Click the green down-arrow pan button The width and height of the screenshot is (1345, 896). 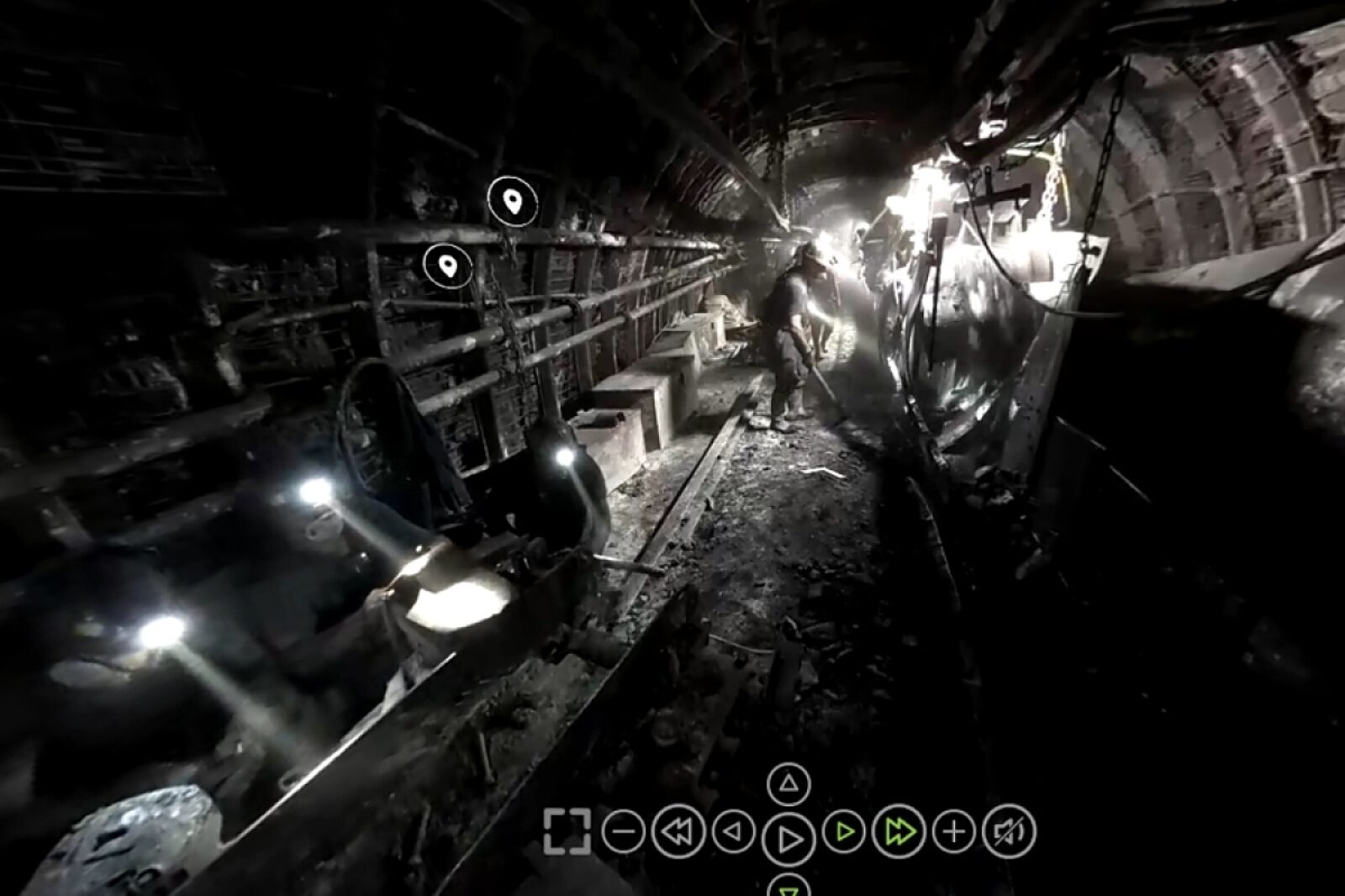coord(789,886)
